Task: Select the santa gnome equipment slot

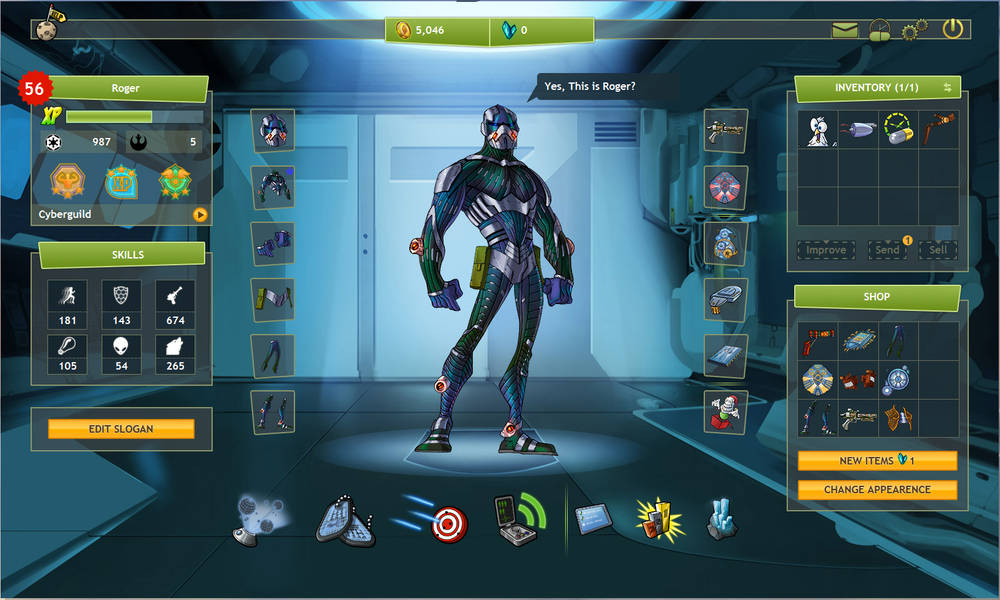Action: tap(725, 411)
